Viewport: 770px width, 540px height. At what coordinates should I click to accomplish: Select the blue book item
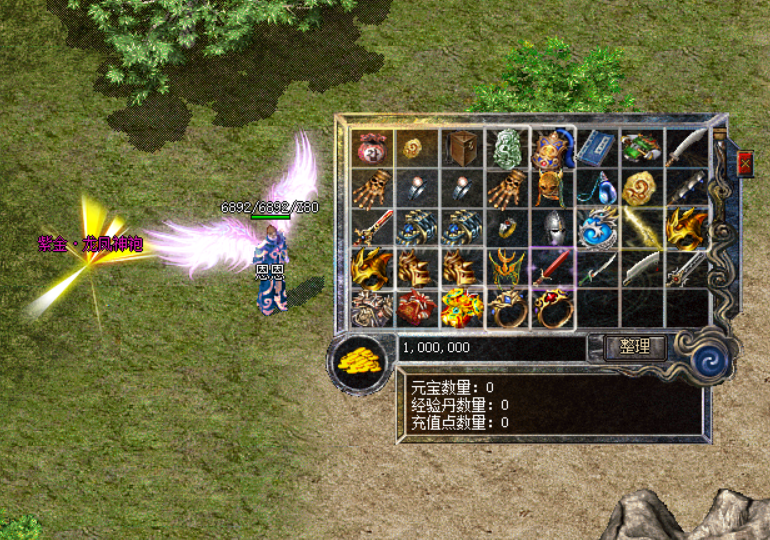597,147
